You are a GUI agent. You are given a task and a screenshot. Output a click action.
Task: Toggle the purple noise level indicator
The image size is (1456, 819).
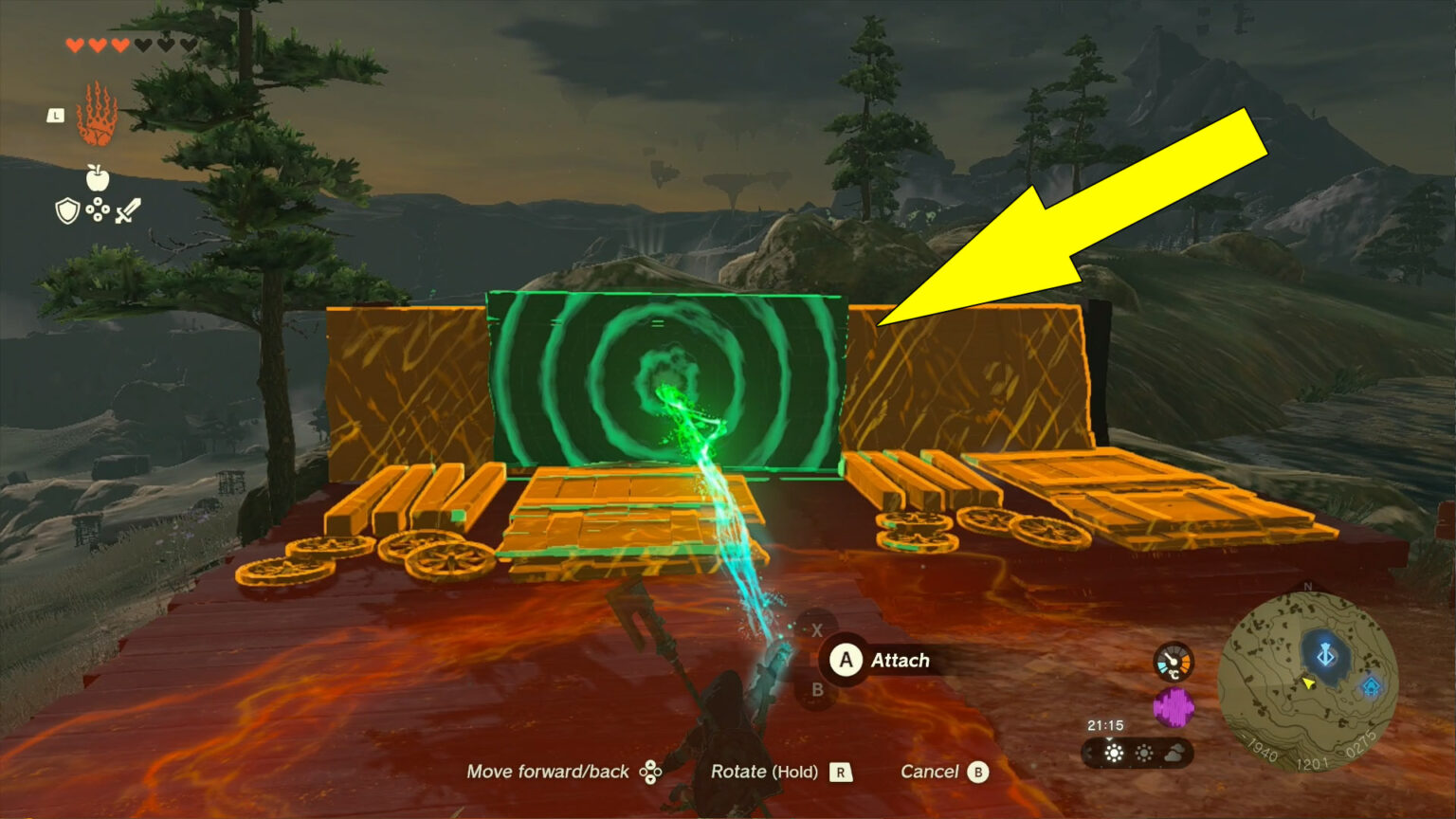point(1174,706)
